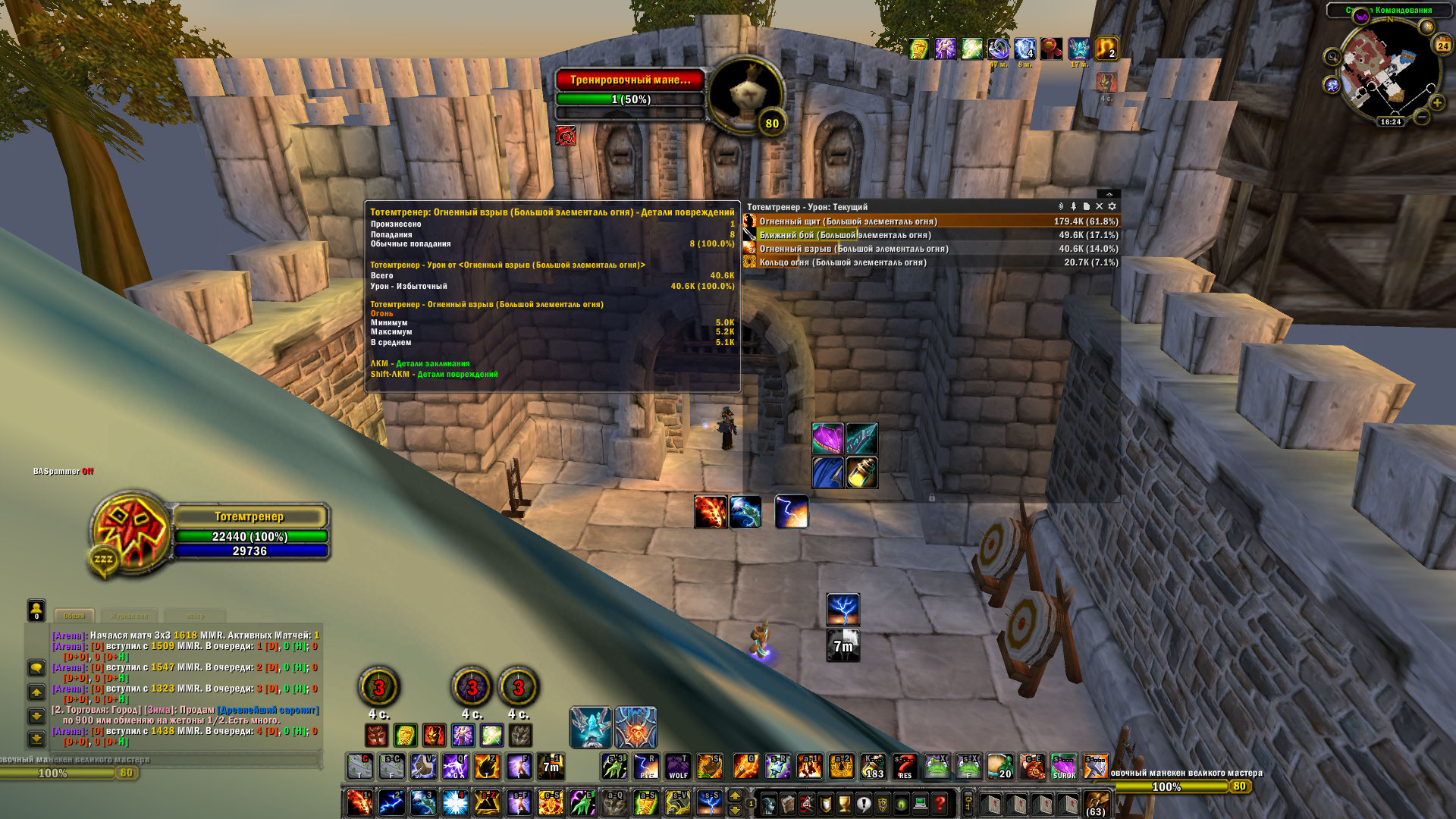Open the calendar showing day 24
The width and height of the screenshot is (1456, 819).
[x=1442, y=45]
